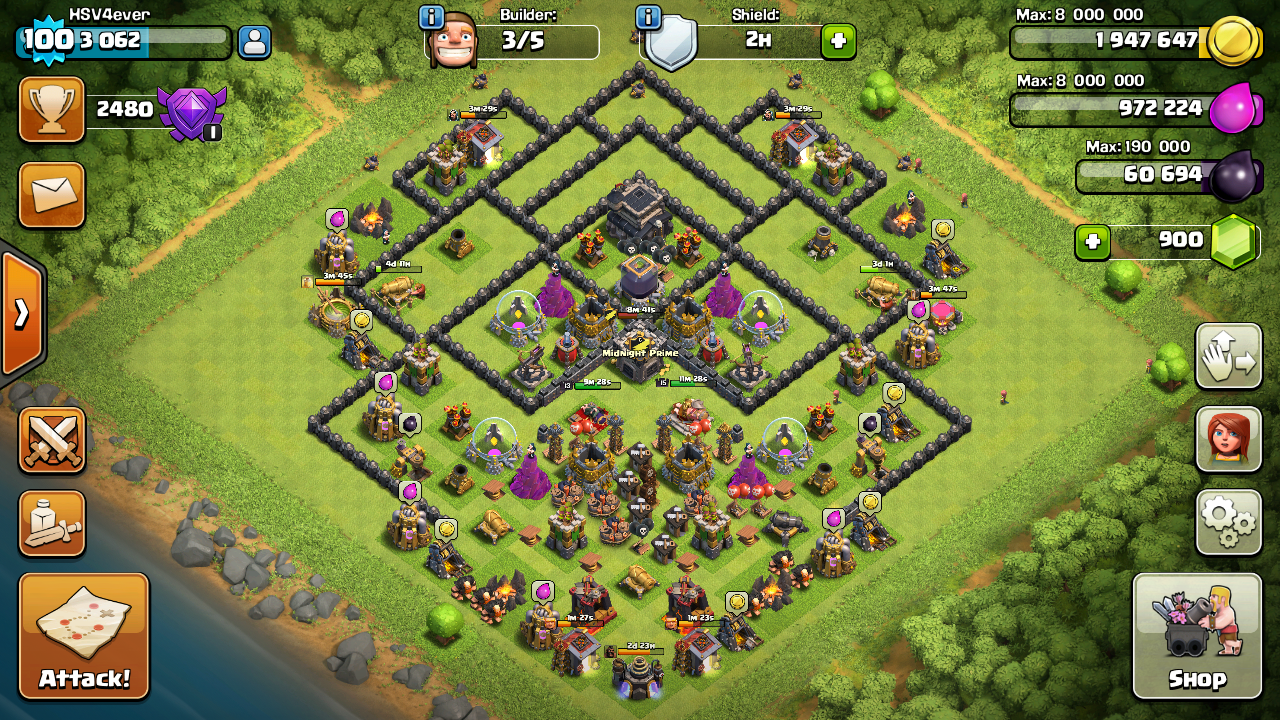Open the settings gears menu
Image resolution: width=1280 pixels, height=720 pixels.
pyautogui.click(x=1228, y=522)
